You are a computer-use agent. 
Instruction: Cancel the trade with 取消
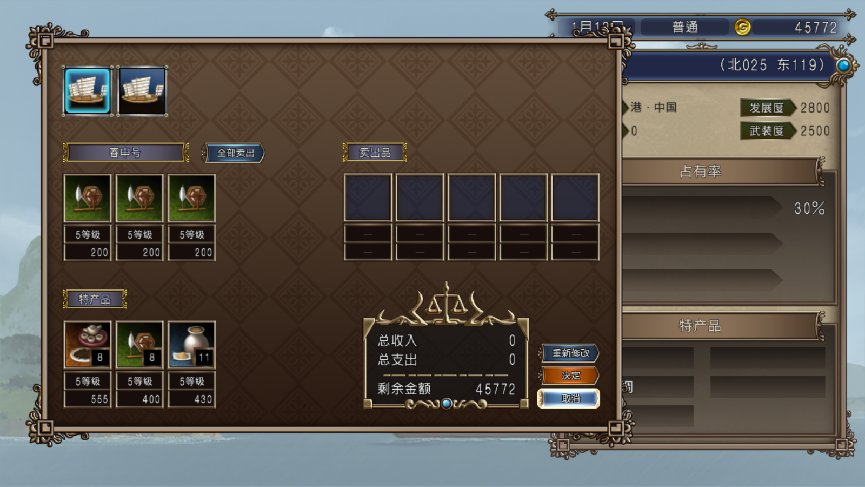click(570, 398)
